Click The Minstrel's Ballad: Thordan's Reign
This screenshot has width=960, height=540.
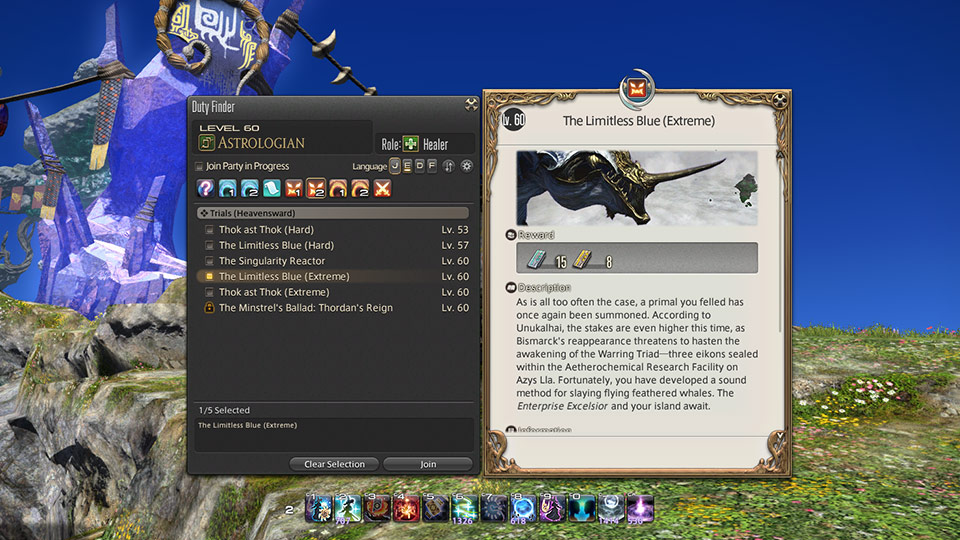(305, 308)
